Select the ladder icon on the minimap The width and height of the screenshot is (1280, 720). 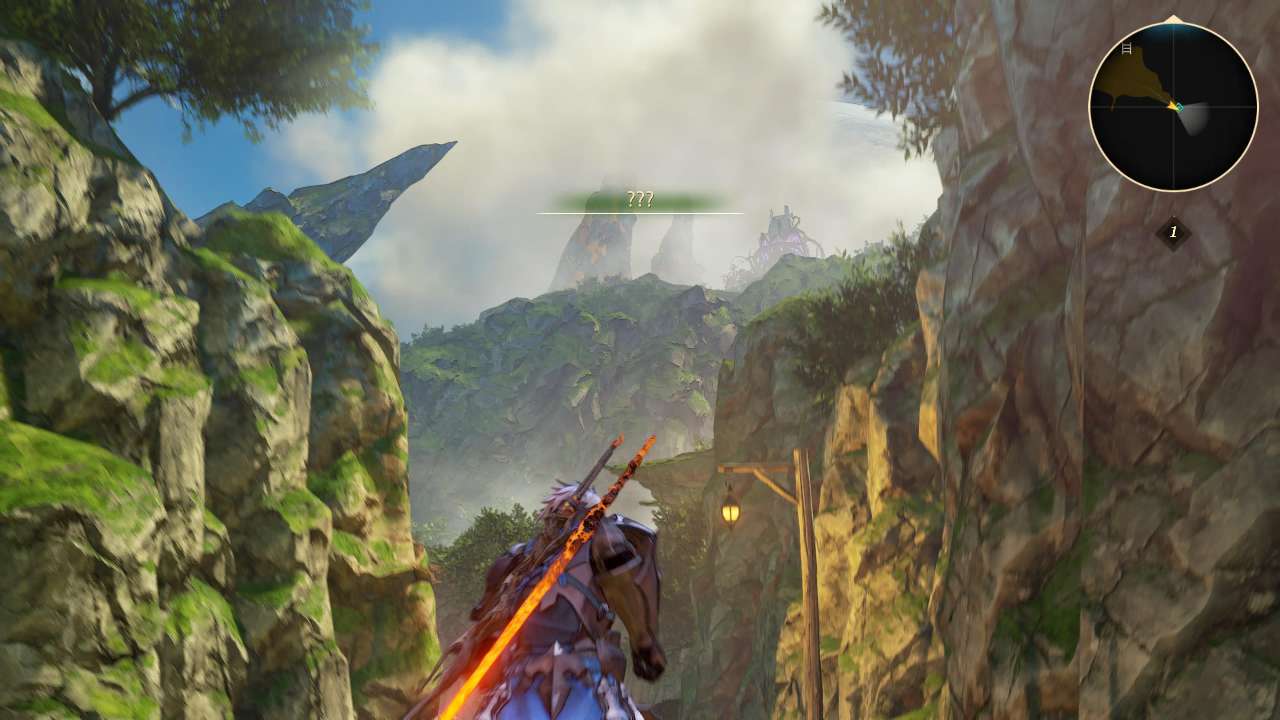[x=1126, y=50]
